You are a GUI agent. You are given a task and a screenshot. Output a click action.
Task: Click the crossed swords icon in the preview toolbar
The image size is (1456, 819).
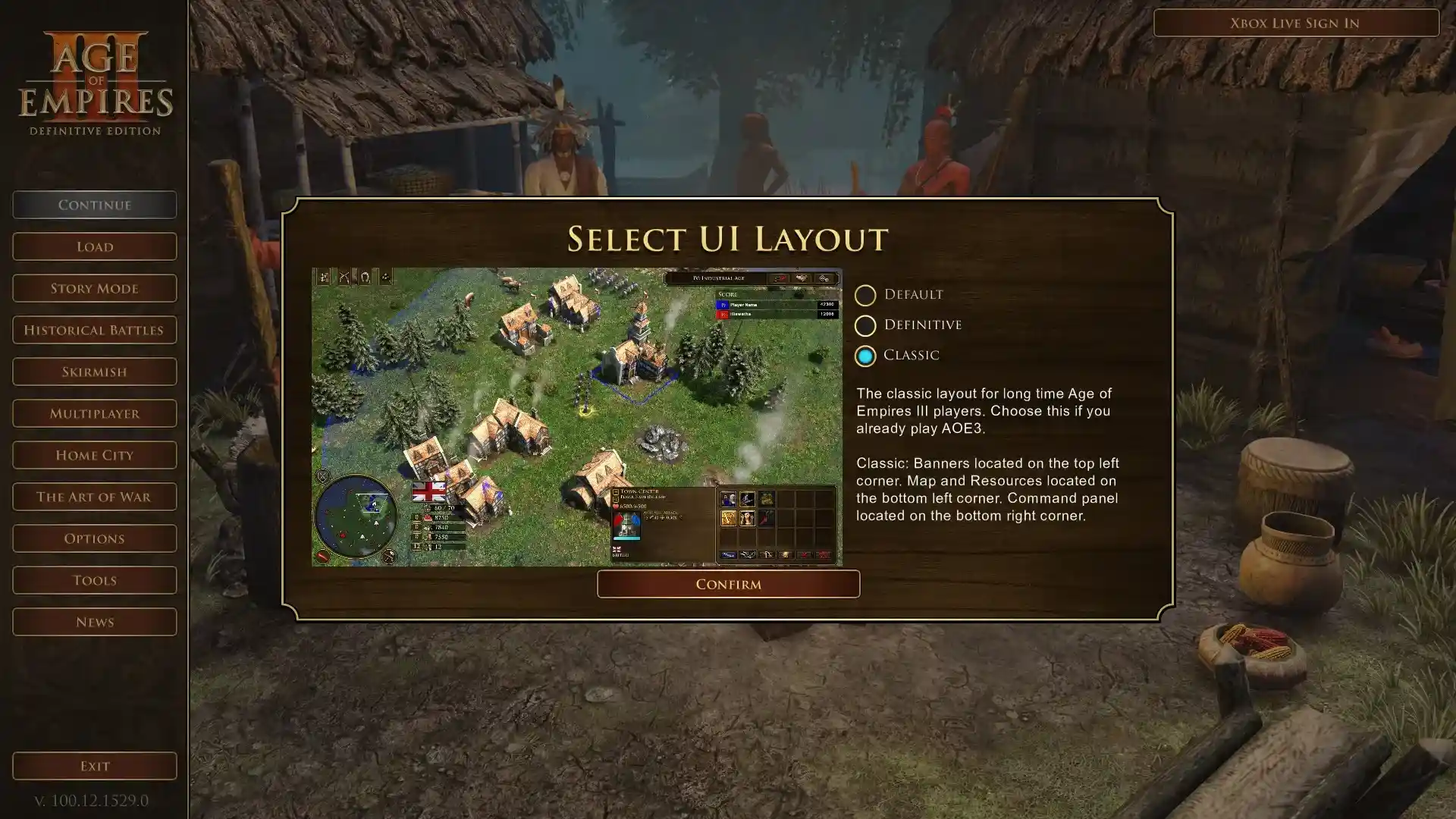[x=344, y=277]
